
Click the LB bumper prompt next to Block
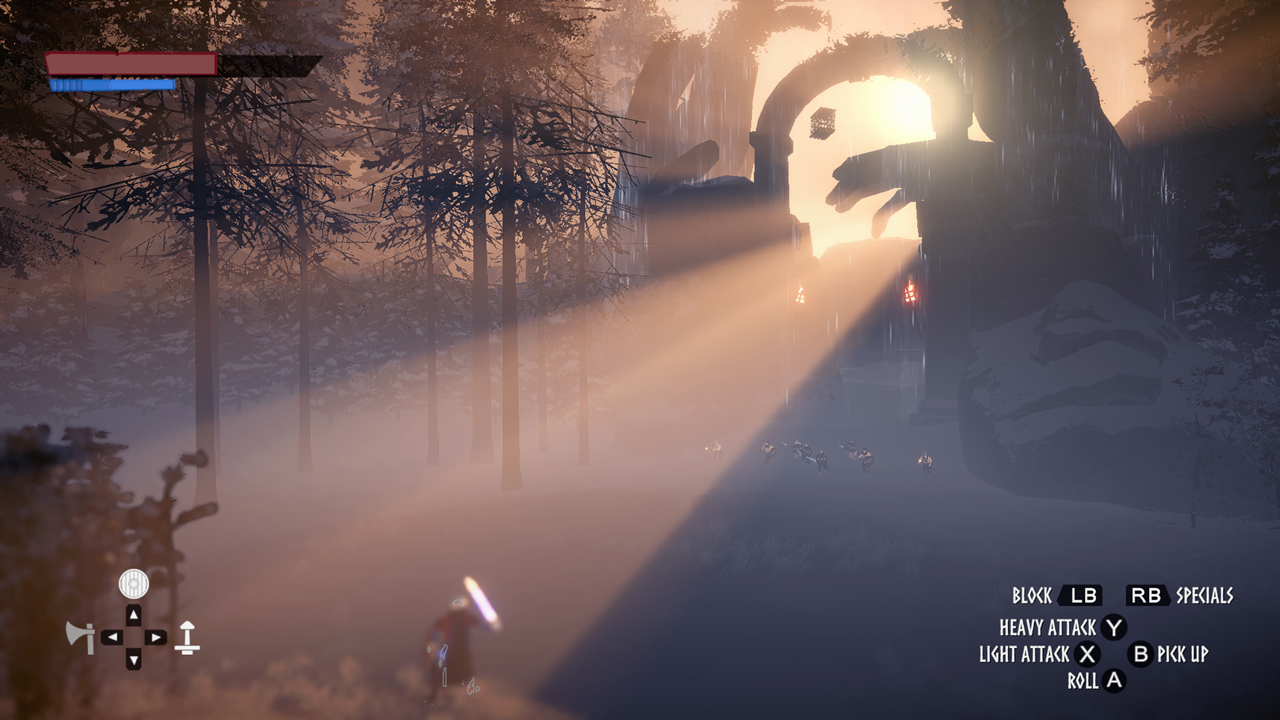pyautogui.click(x=1083, y=595)
